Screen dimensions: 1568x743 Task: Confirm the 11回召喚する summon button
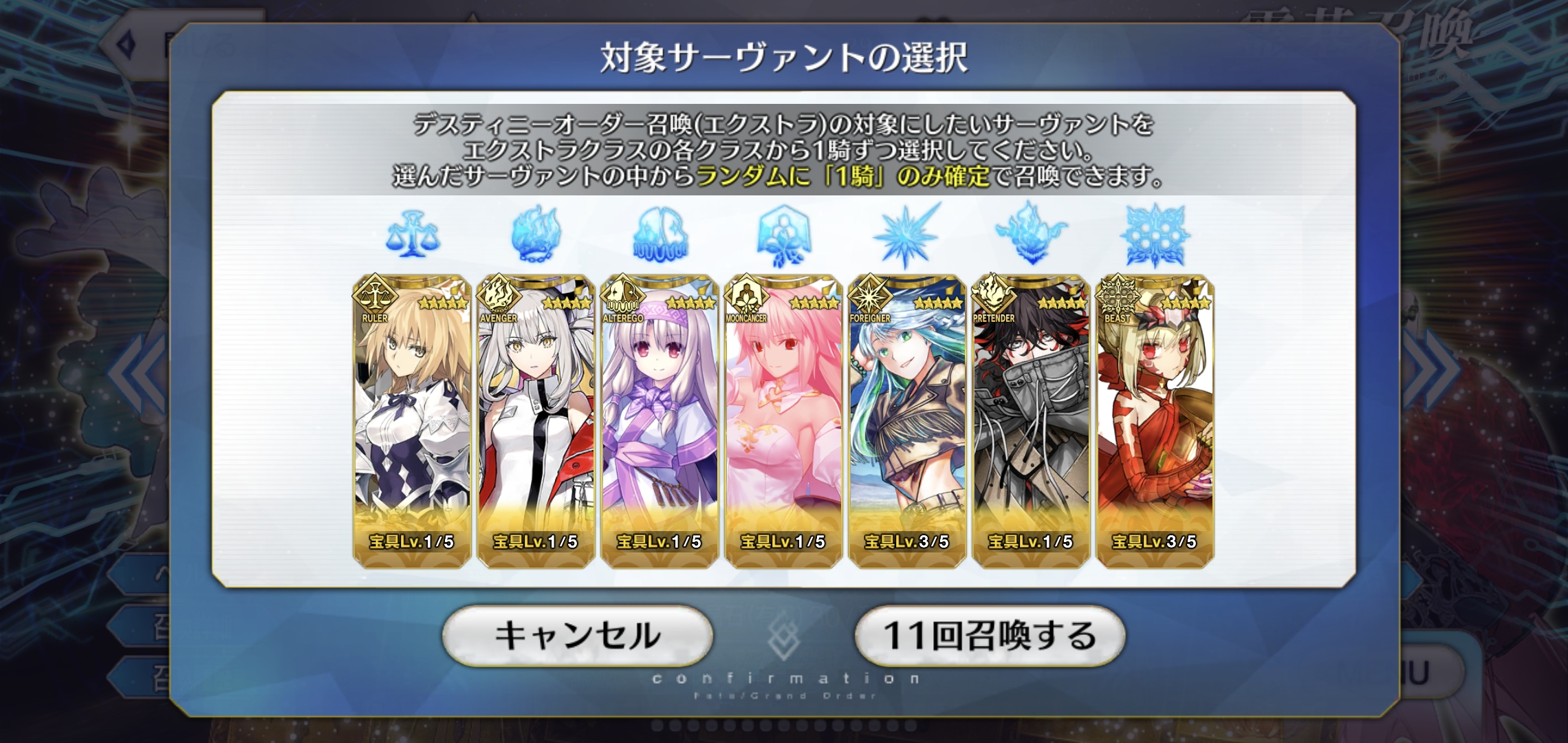tap(989, 636)
